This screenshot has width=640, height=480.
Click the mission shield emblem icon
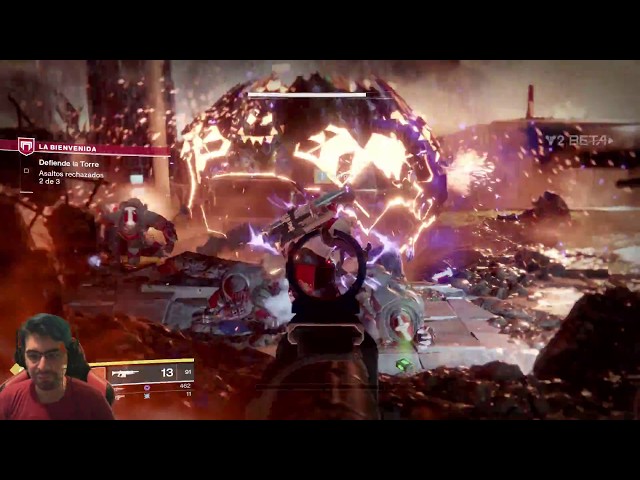coord(26,146)
